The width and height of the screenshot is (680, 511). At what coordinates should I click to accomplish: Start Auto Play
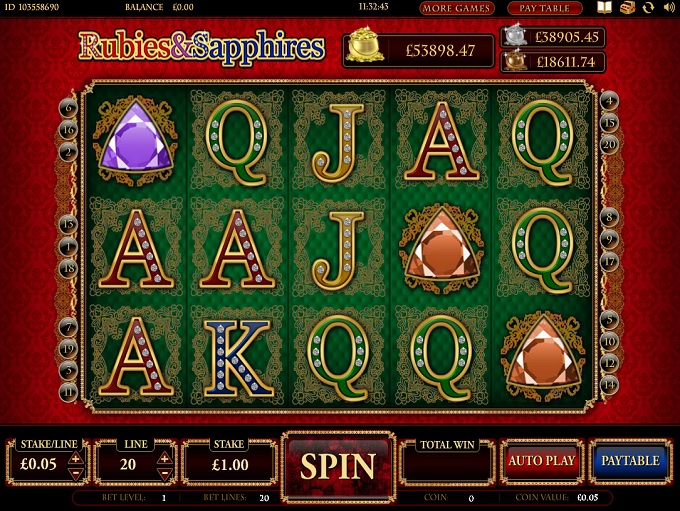[541, 461]
